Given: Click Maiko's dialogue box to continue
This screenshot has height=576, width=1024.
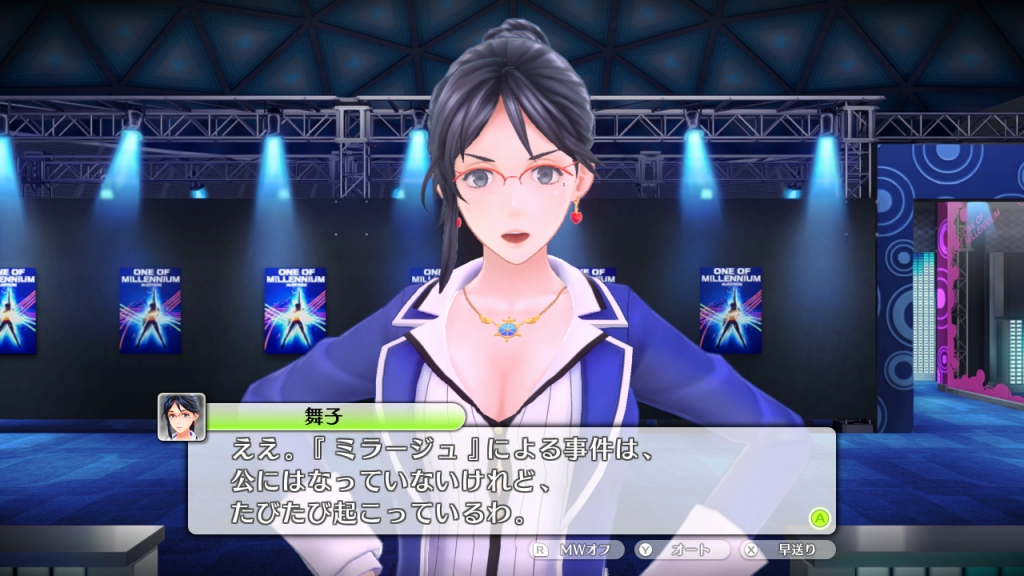Looking at the screenshot, I should pyautogui.click(x=511, y=479).
